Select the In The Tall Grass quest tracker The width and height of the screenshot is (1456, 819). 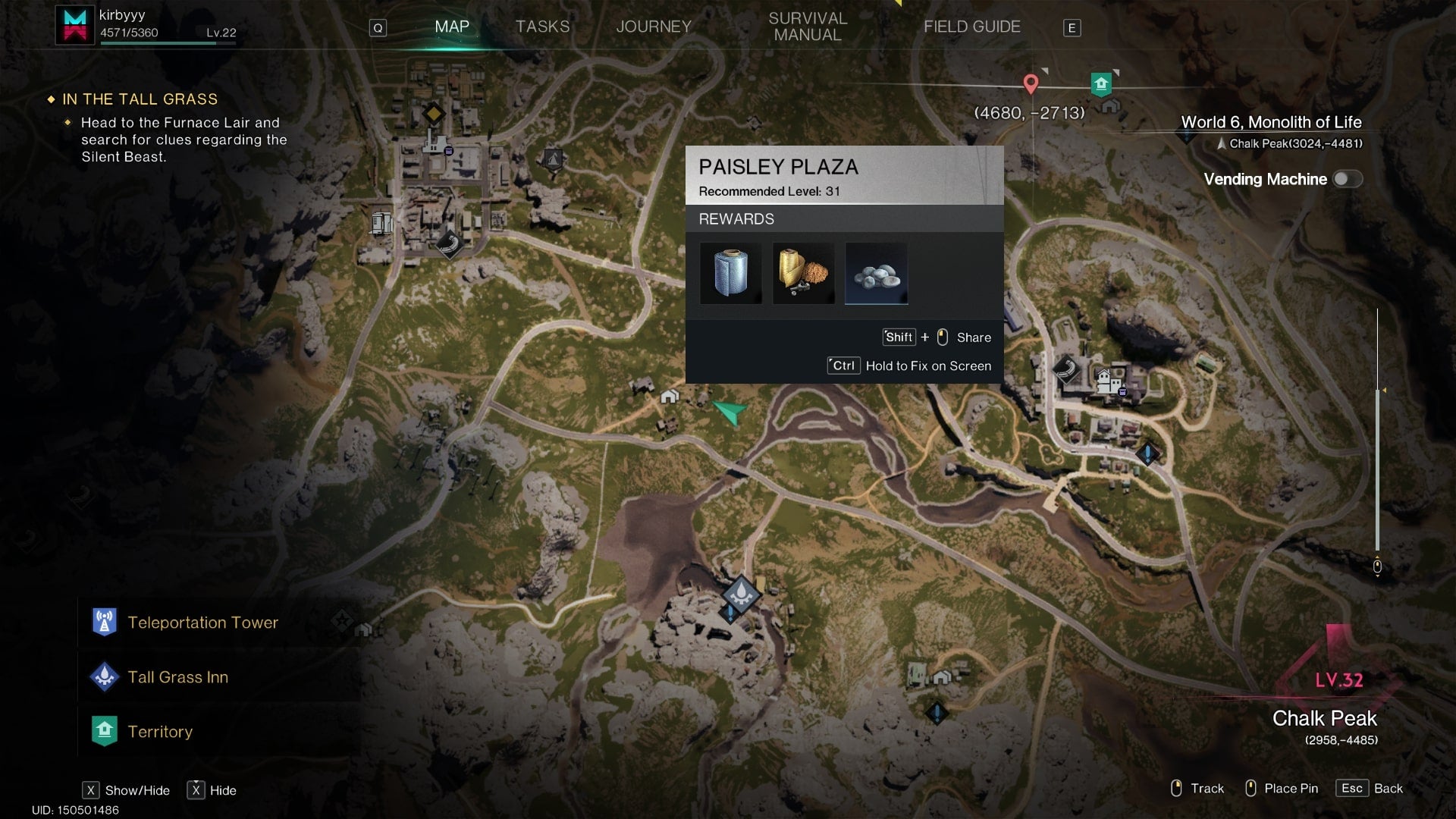pos(140,99)
